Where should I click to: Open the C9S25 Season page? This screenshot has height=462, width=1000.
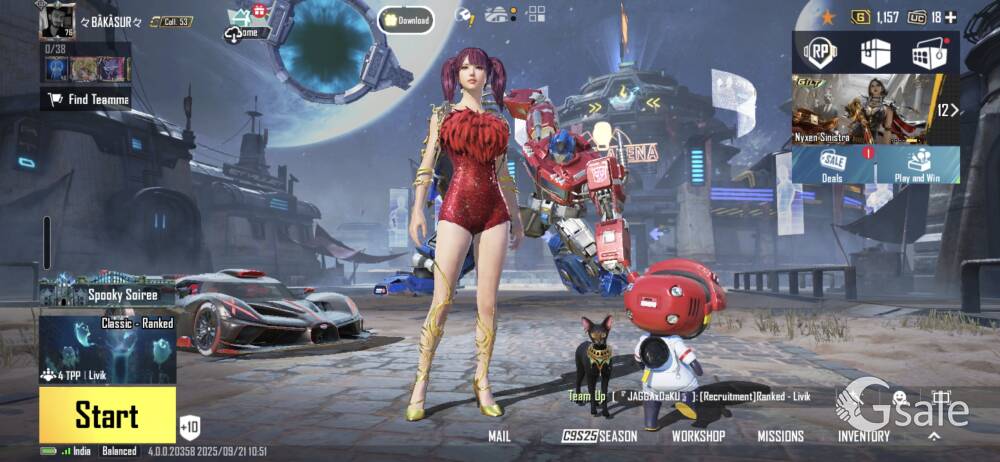tap(599, 436)
